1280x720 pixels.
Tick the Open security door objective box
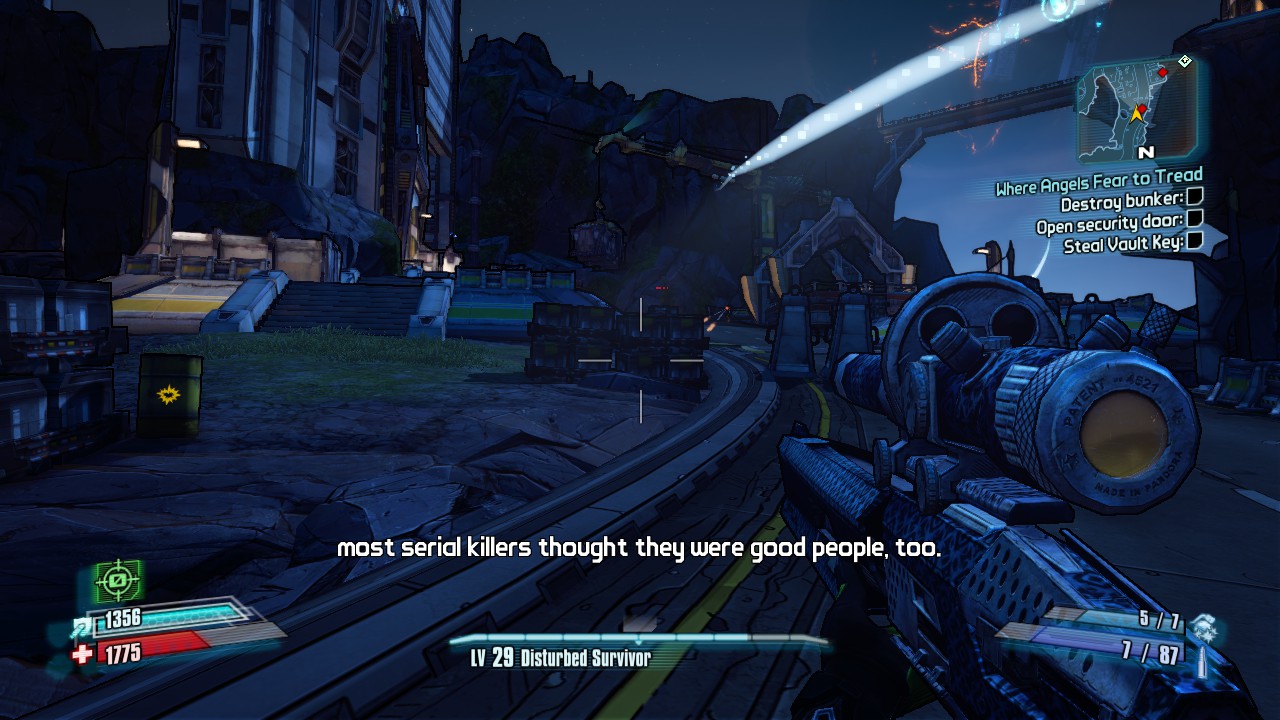pyautogui.click(x=1194, y=221)
